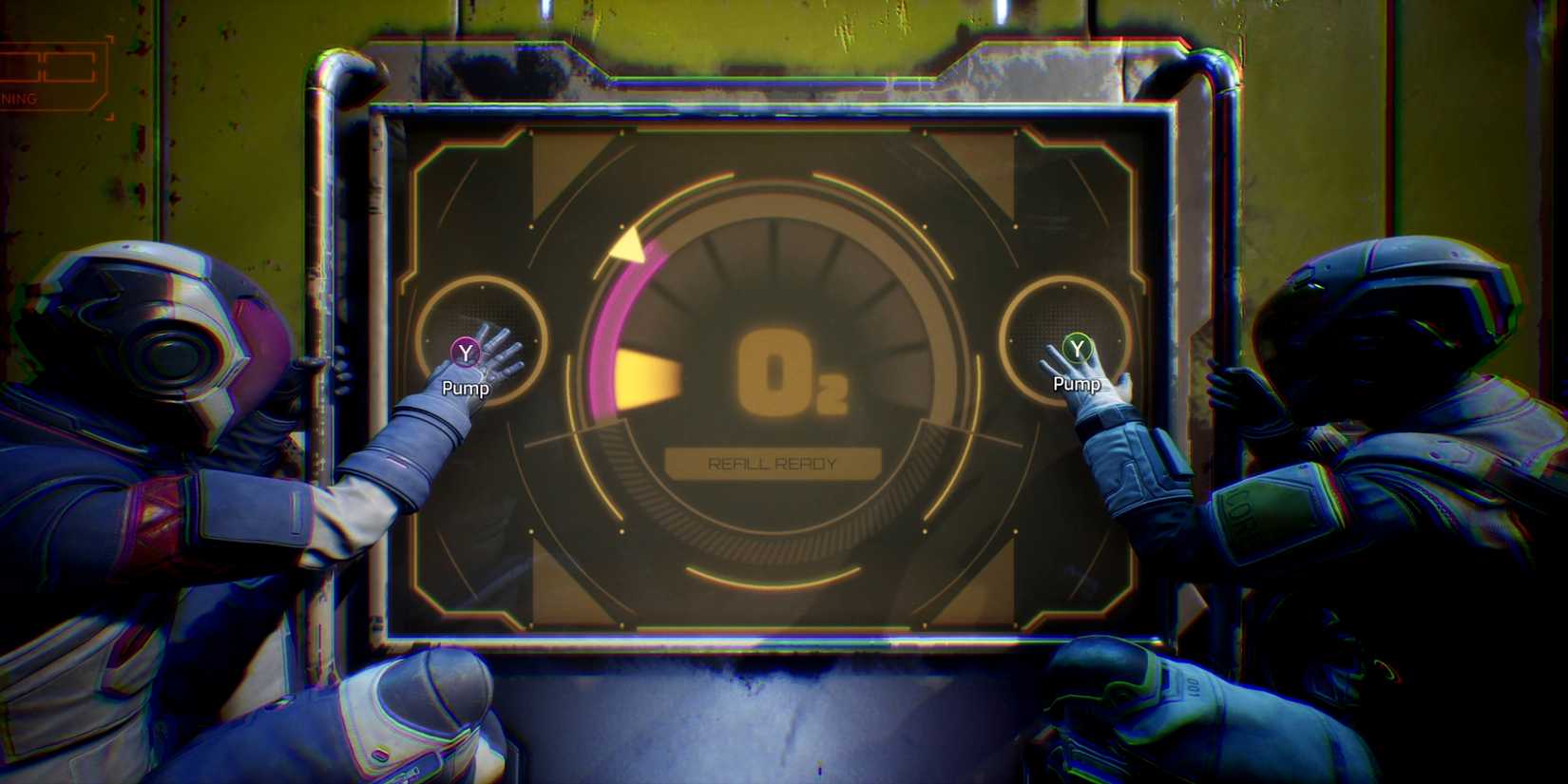Click the yellow arrow indicator on the gauge
Screen dimensions: 1568x784
pos(627,247)
